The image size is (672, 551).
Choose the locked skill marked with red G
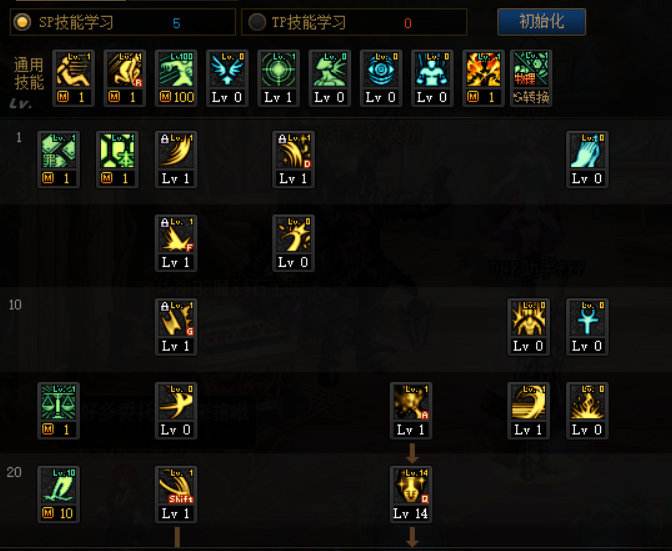pos(176,319)
